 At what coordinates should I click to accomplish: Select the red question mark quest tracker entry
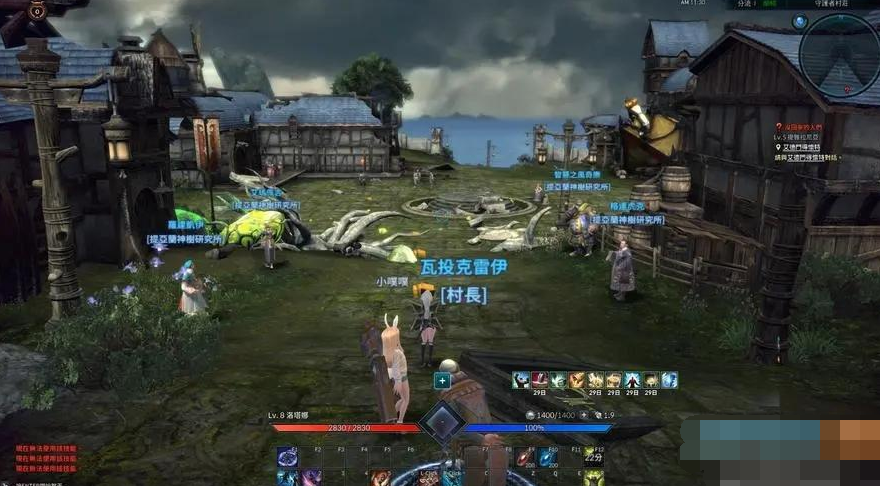(x=781, y=128)
